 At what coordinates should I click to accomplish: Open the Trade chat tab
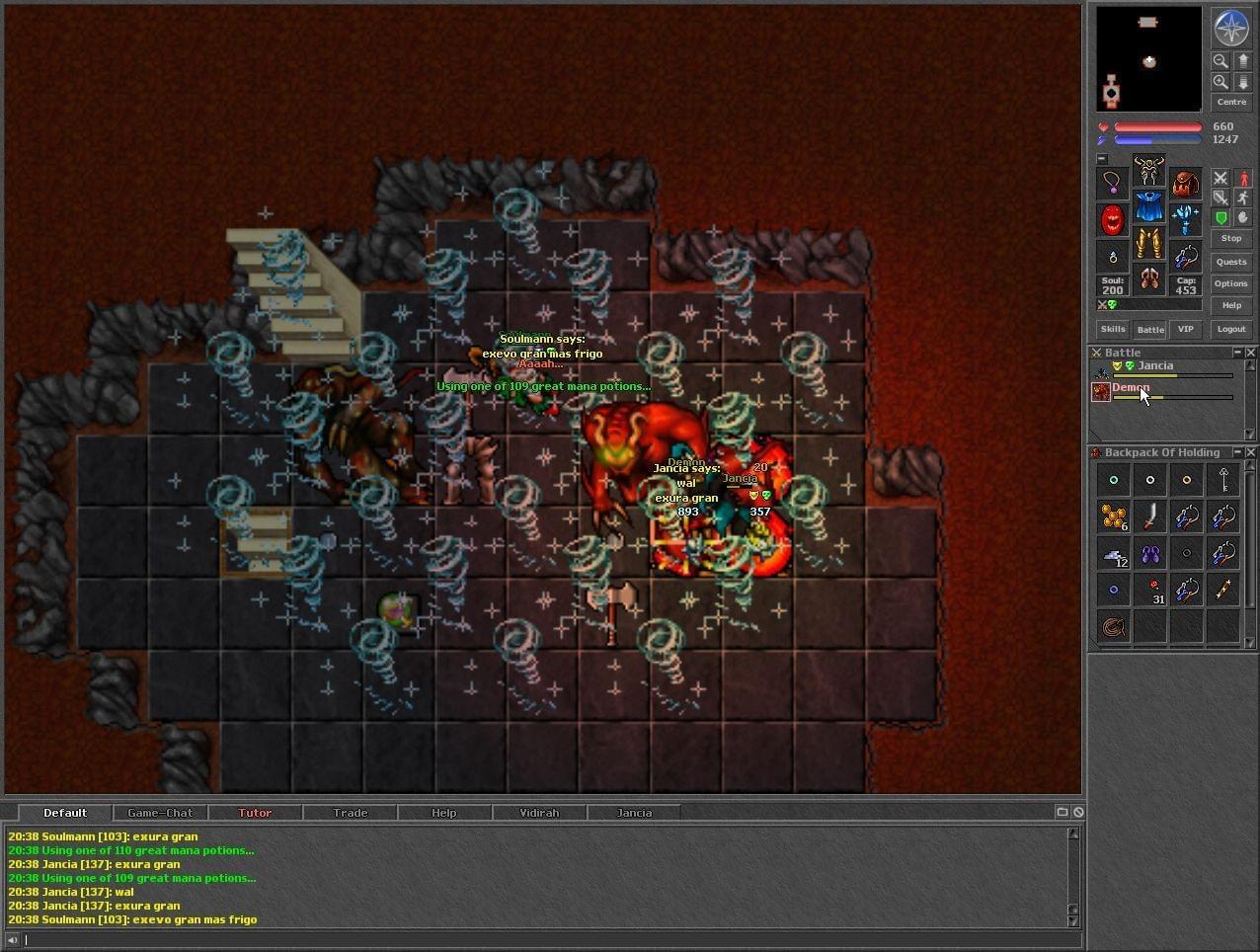point(350,813)
